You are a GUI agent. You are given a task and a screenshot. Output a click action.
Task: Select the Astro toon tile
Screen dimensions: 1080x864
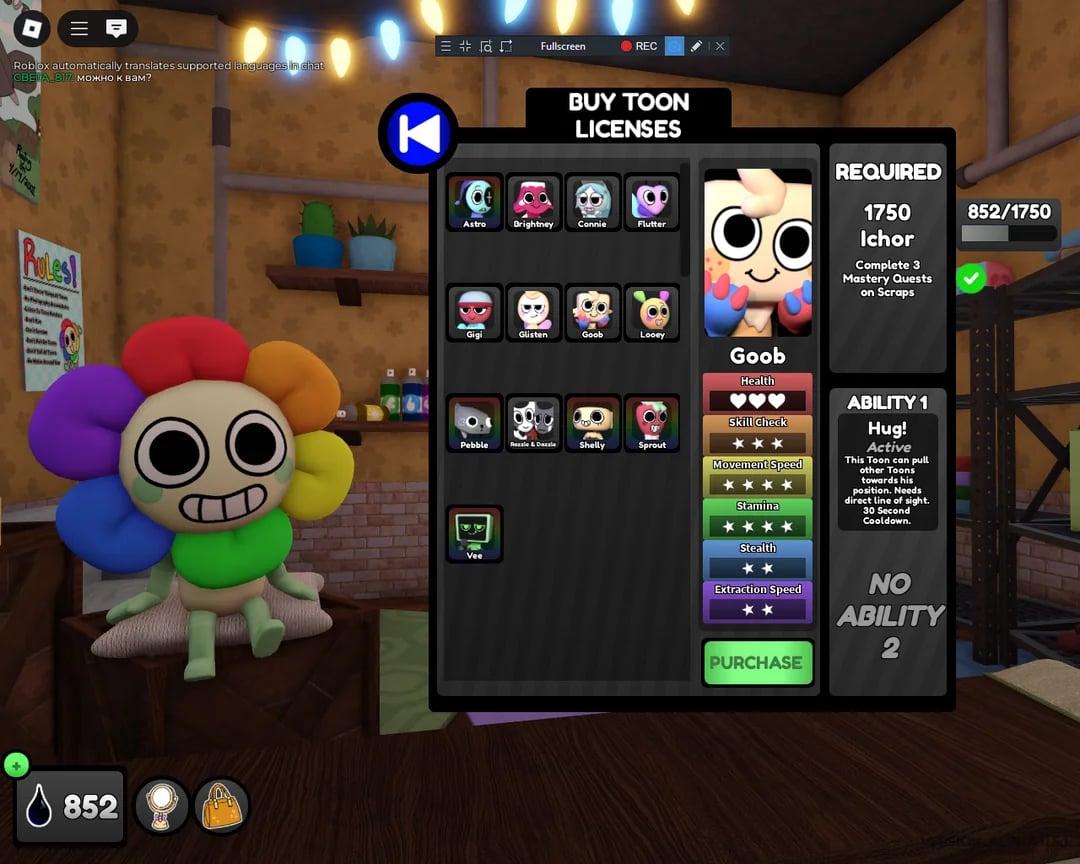474,202
